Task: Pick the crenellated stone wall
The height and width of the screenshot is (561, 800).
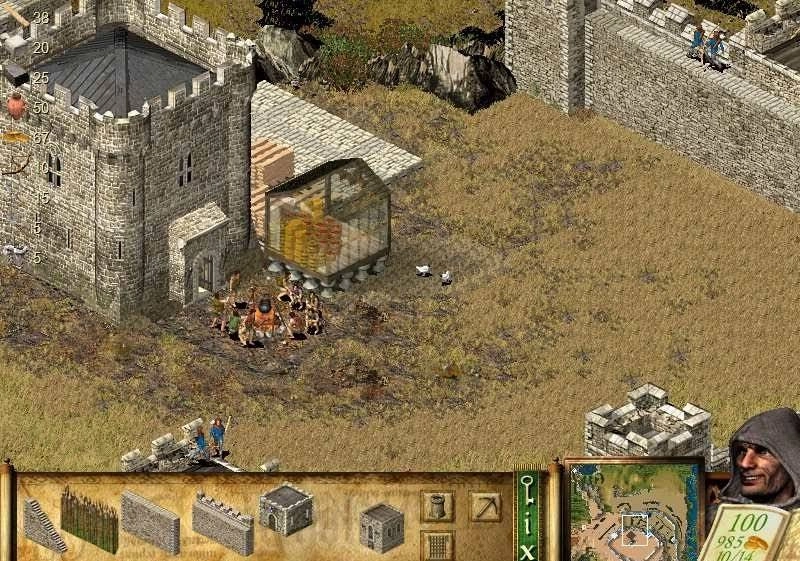Action: 222,523
